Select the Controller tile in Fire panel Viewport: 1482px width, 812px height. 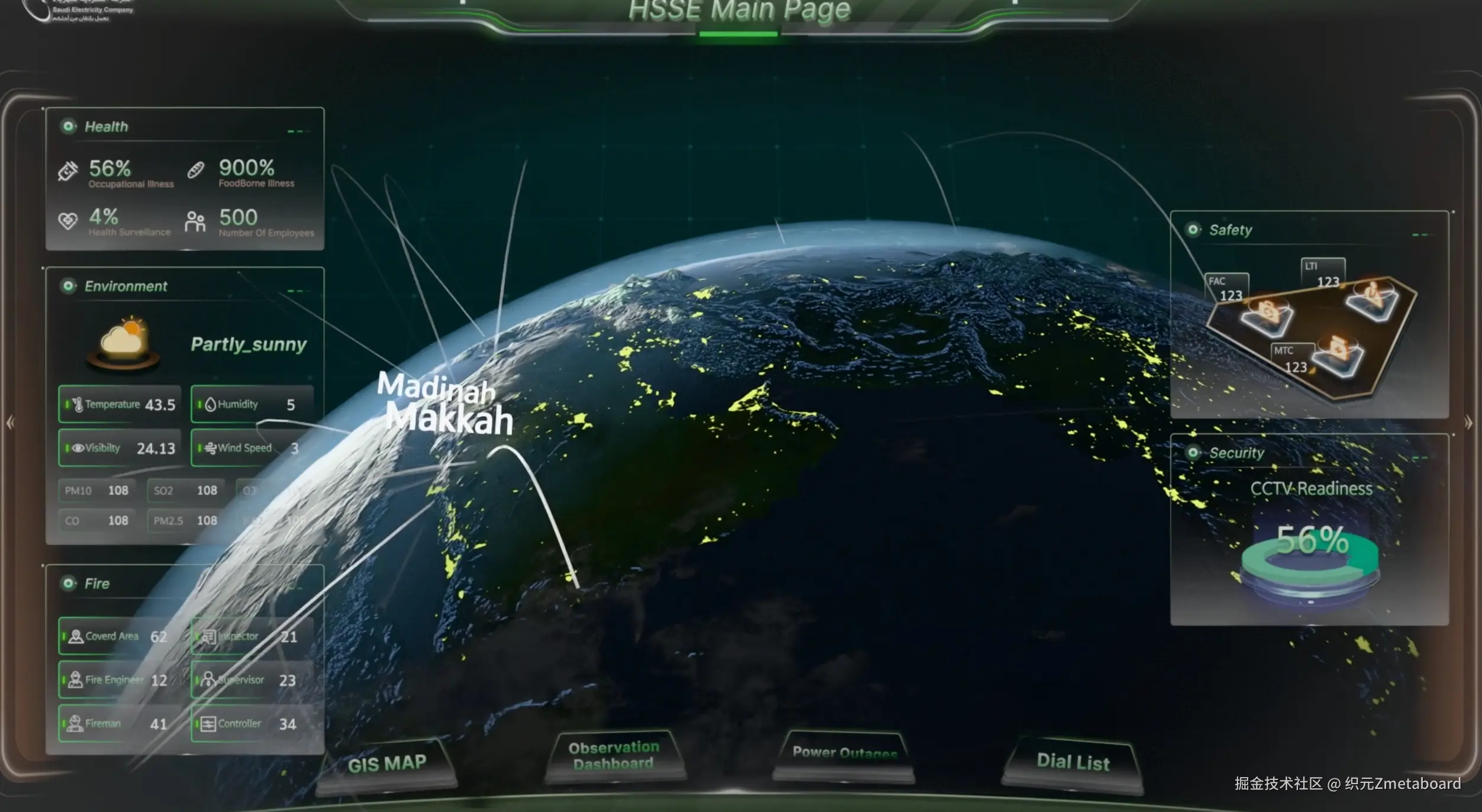pos(252,723)
